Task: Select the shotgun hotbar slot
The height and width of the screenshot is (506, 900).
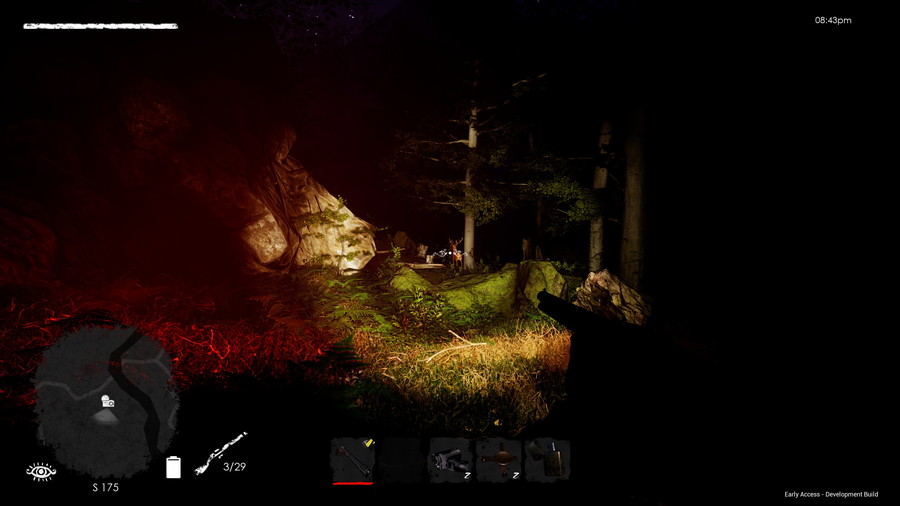Action: [352, 460]
